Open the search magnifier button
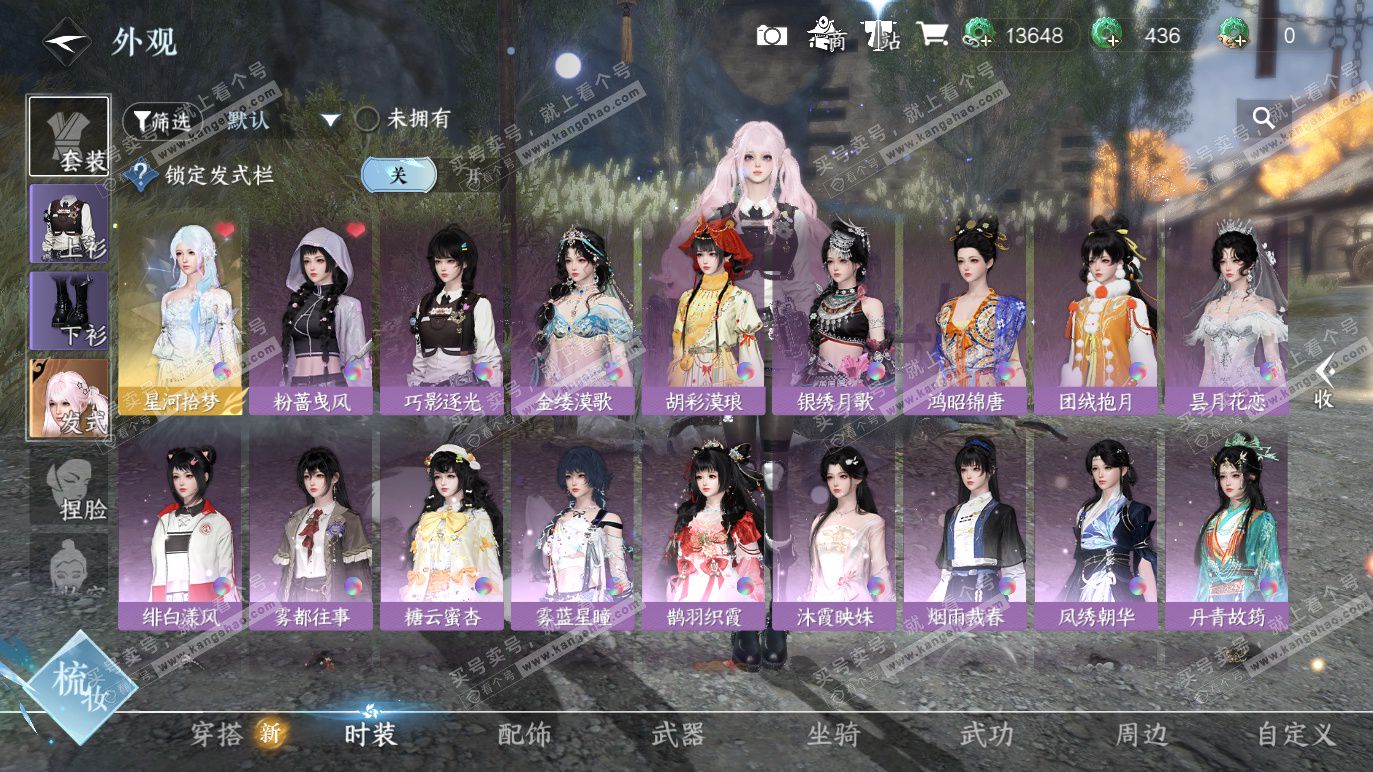 (1263, 119)
